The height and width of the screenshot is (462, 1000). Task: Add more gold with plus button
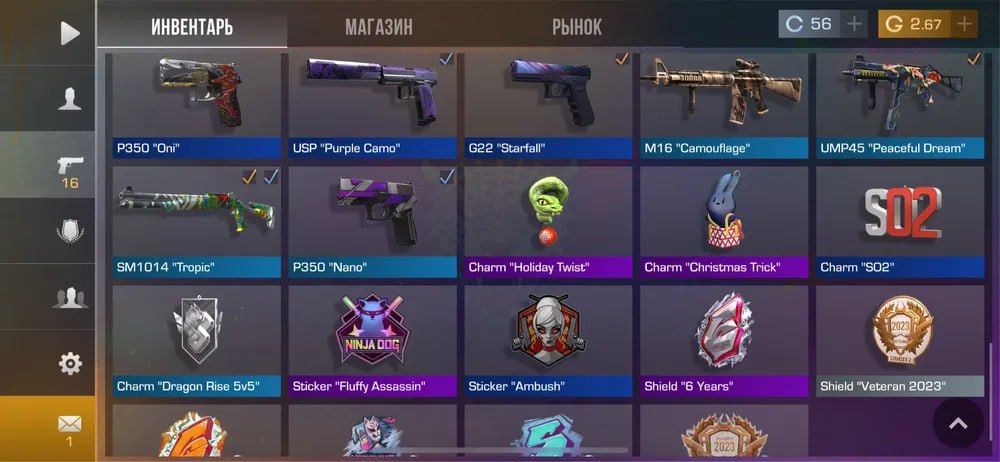[964, 24]
